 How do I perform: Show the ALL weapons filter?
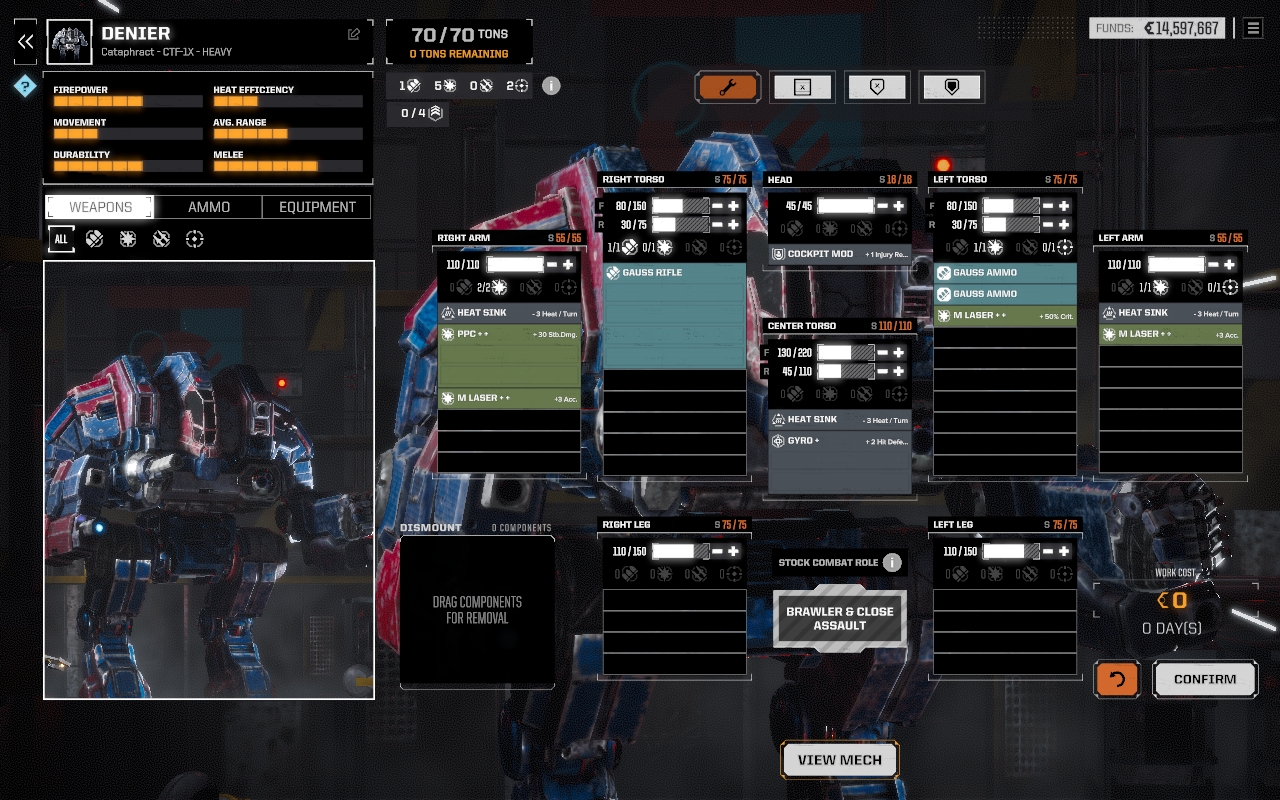61,239
